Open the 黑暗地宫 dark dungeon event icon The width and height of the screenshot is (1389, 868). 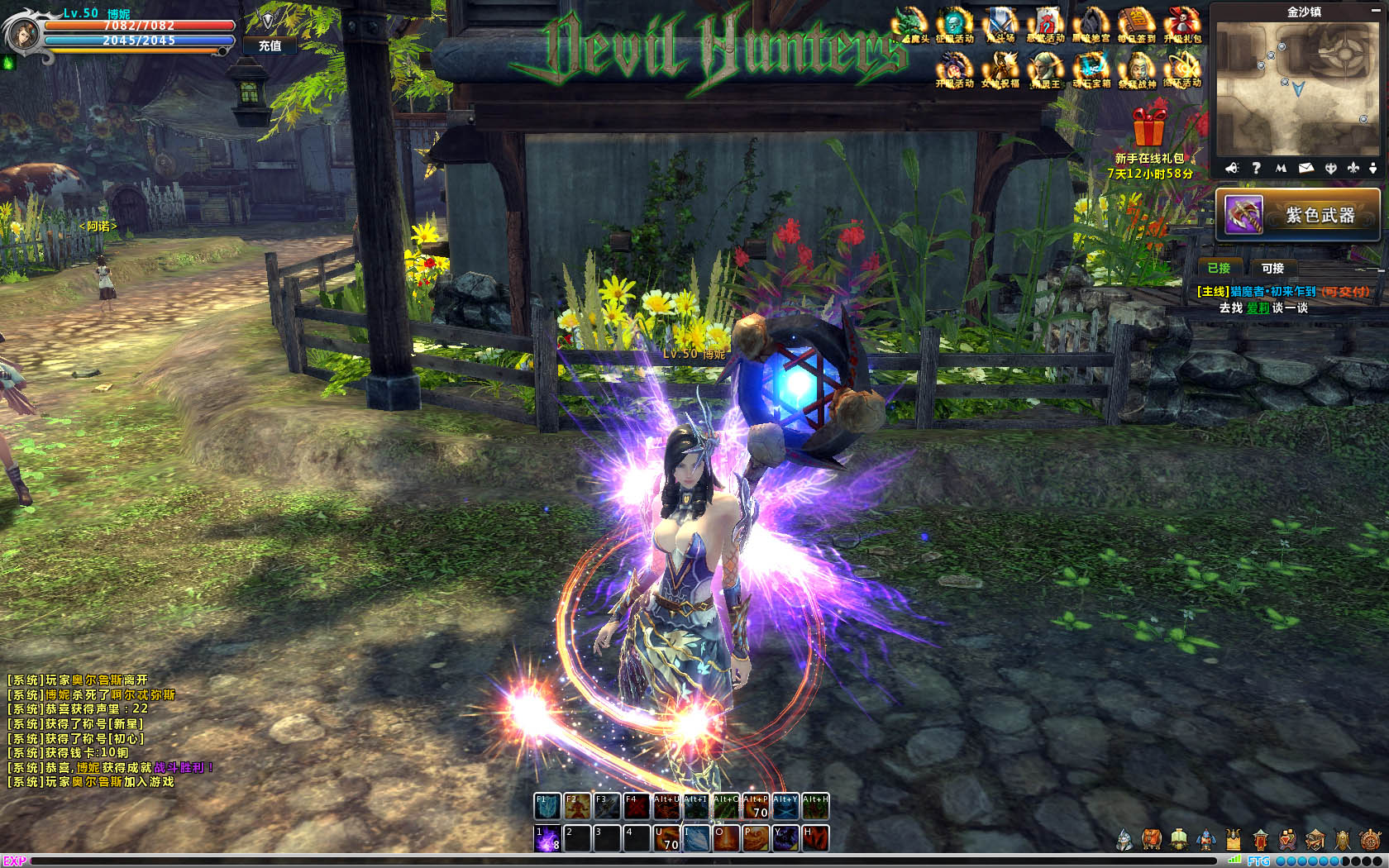point(1091,25)
